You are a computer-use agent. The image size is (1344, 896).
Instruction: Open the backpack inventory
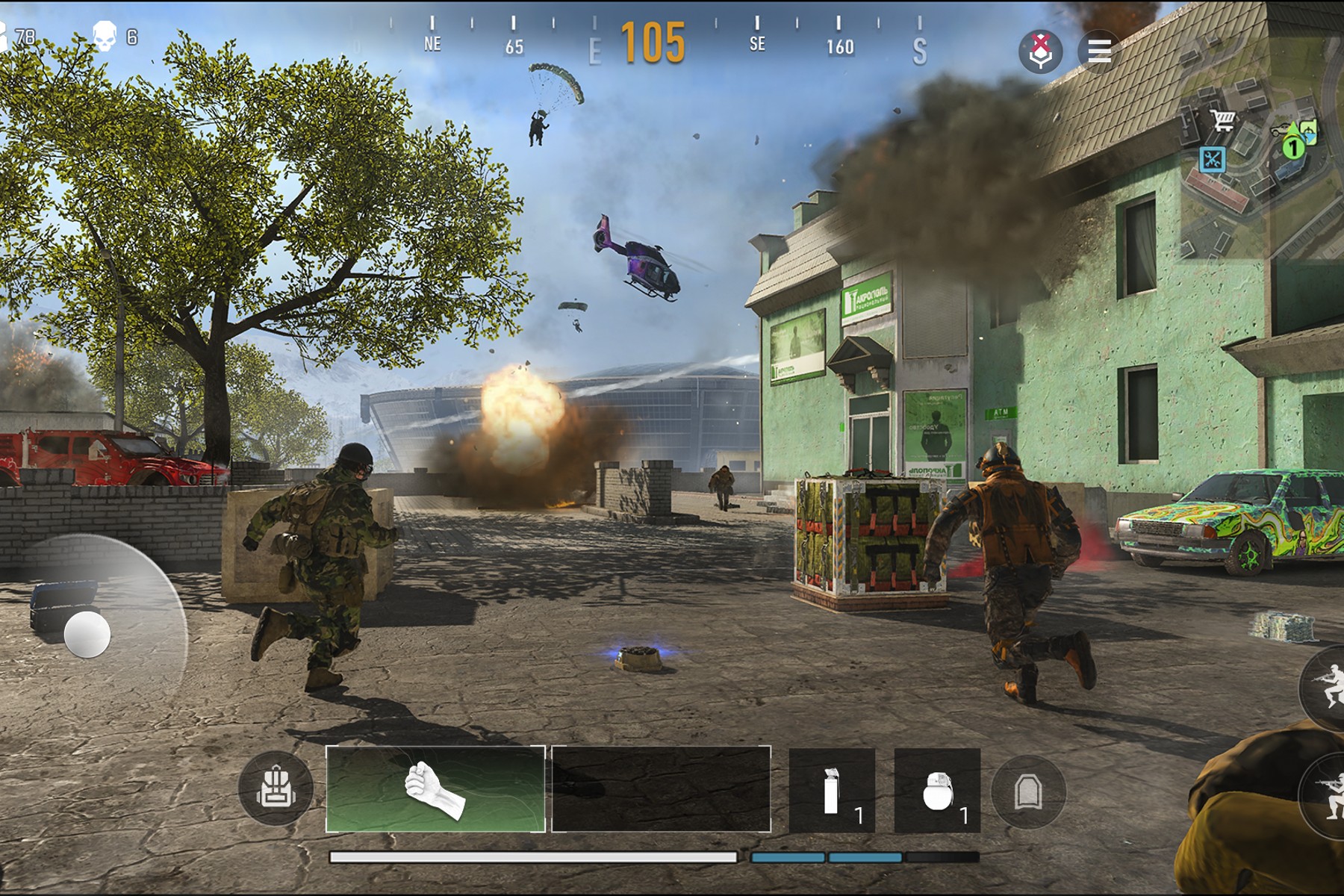tap(276, 788)
